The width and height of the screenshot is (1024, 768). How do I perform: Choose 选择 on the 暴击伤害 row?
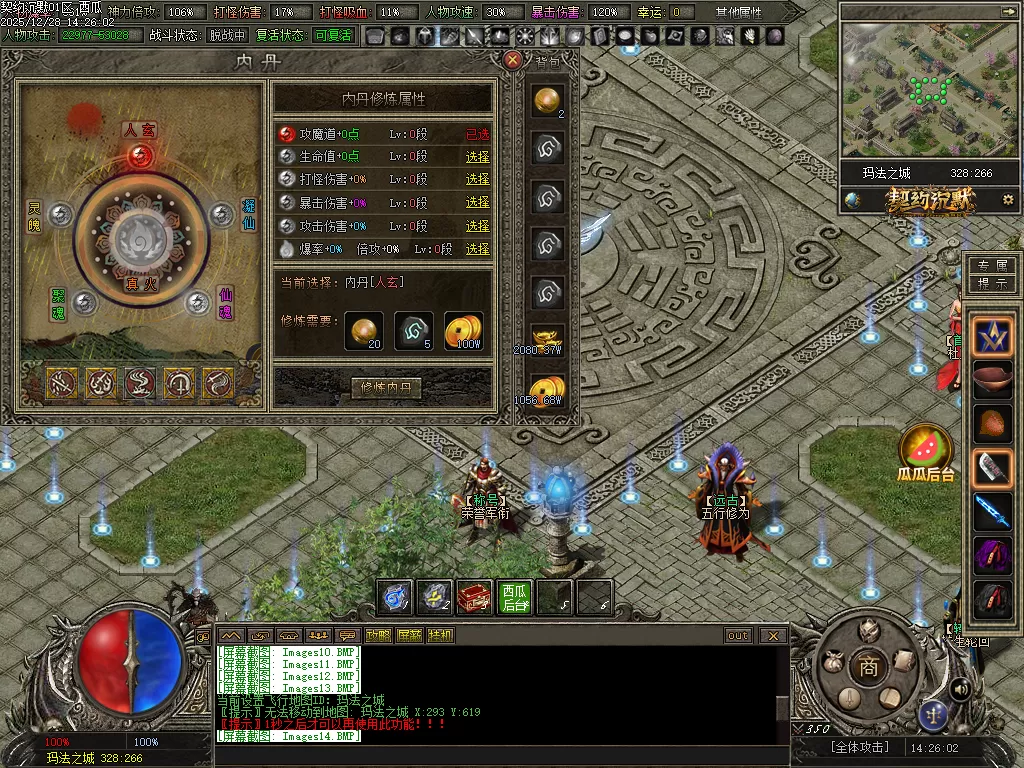point(477,203)
